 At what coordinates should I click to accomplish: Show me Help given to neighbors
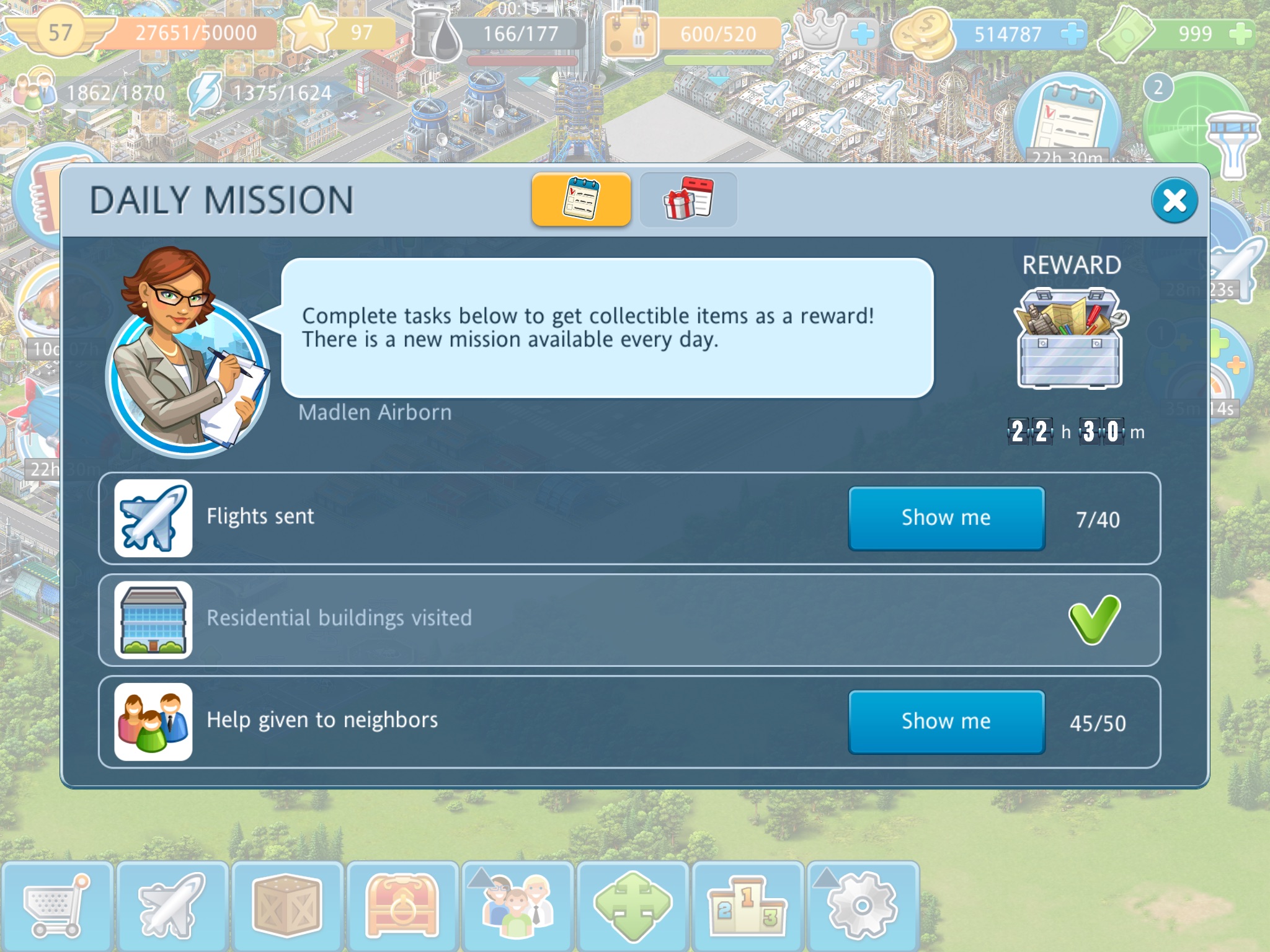[x=946, y=721]
